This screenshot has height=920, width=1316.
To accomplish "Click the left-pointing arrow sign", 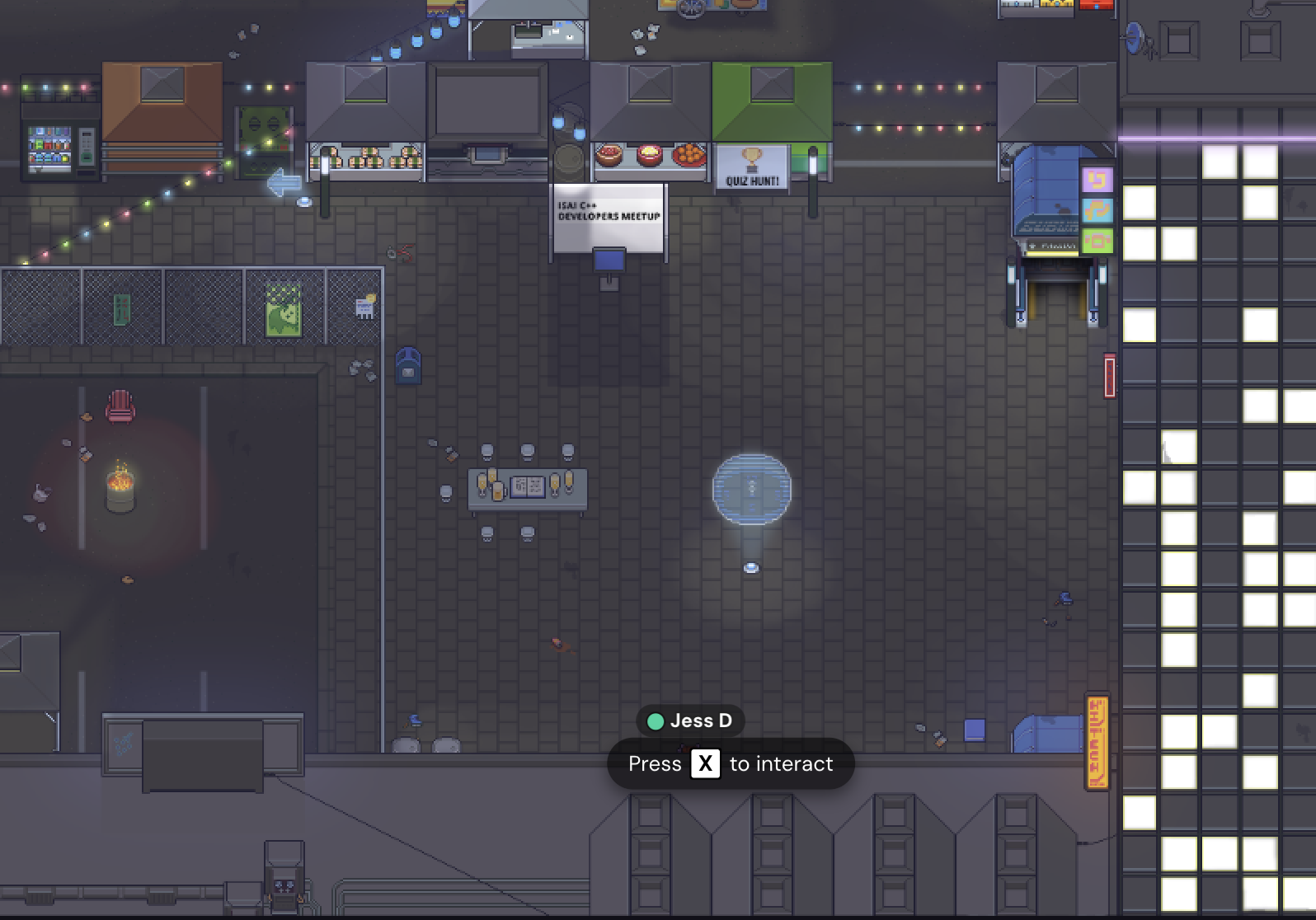I will pos(284,182).
